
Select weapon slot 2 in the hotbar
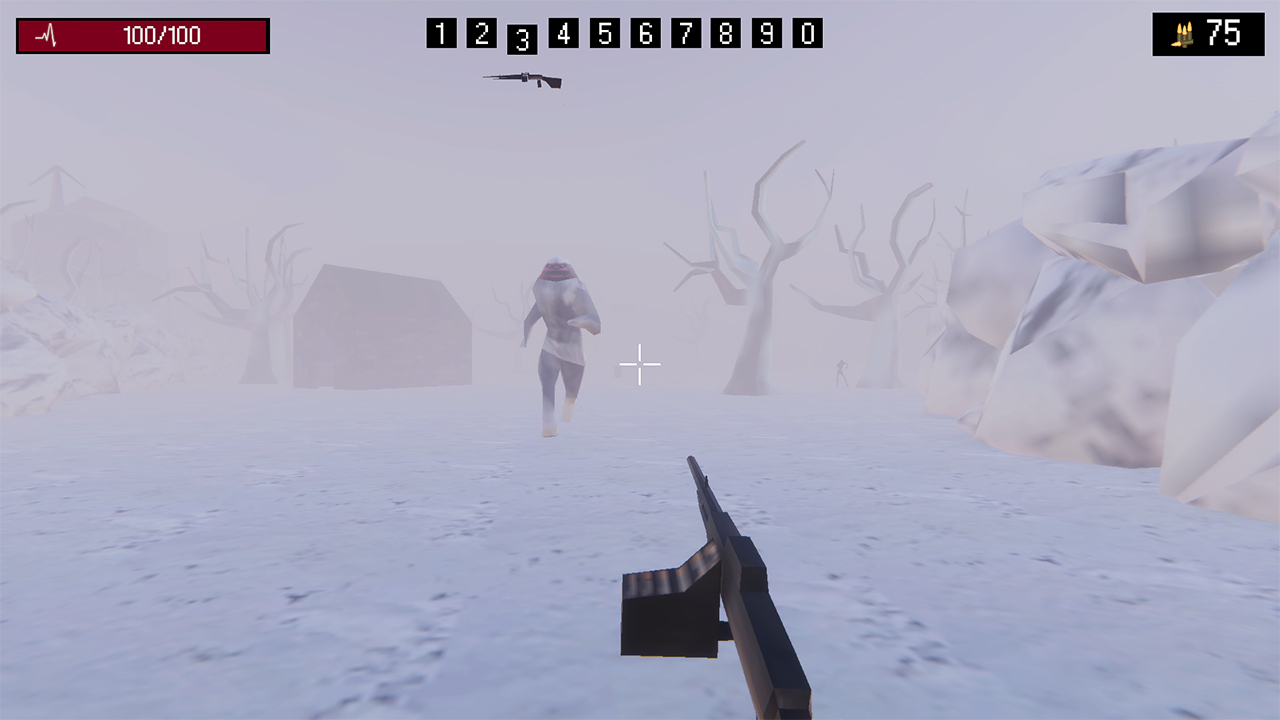(481, 34)
